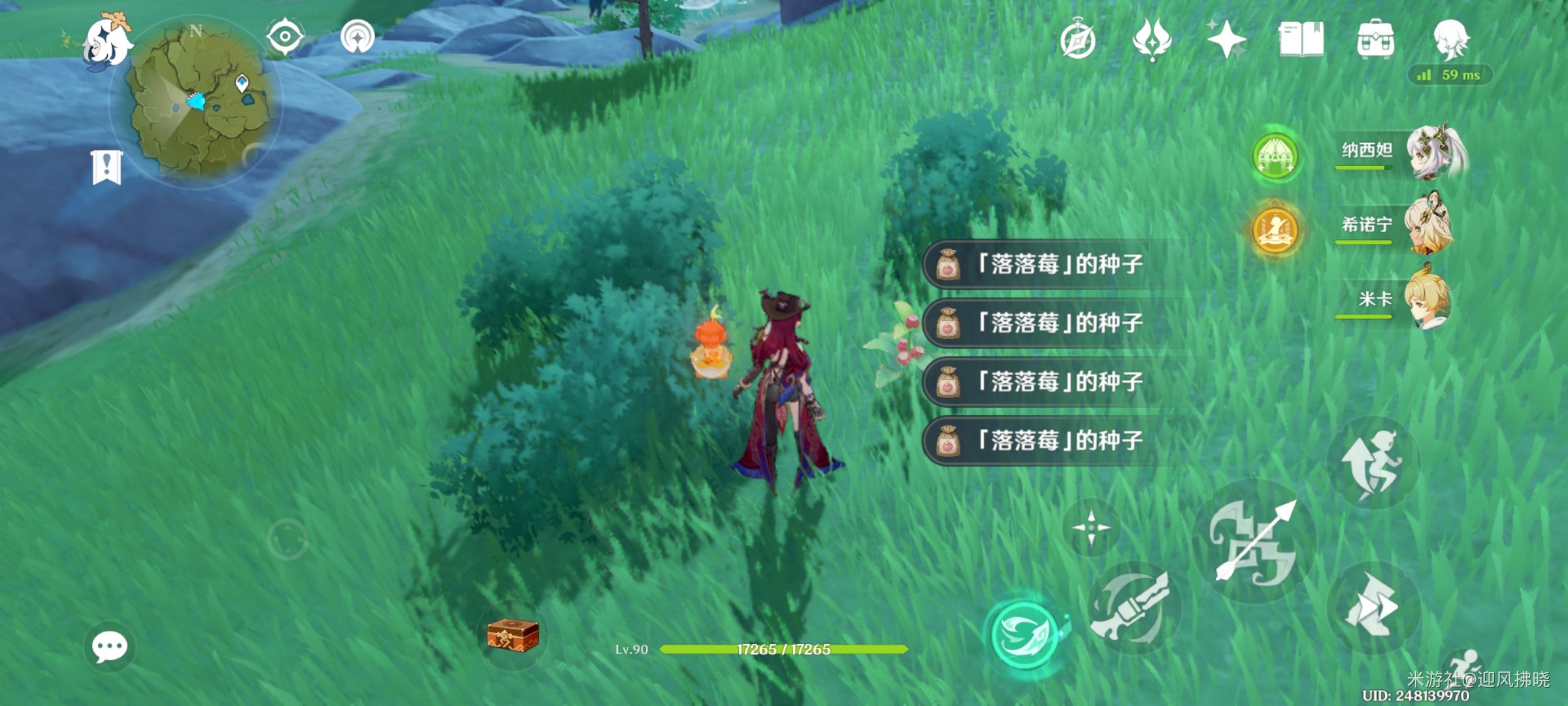Tap the ringed star beacon icon

(x=357, y=36)
